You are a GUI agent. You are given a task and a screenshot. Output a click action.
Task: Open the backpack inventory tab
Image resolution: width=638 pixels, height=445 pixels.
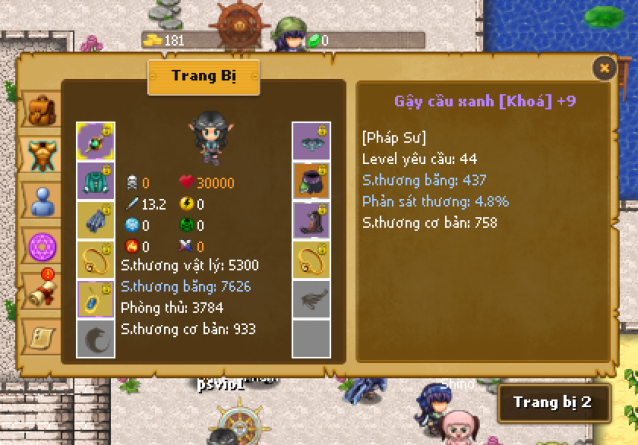(40, 110)
